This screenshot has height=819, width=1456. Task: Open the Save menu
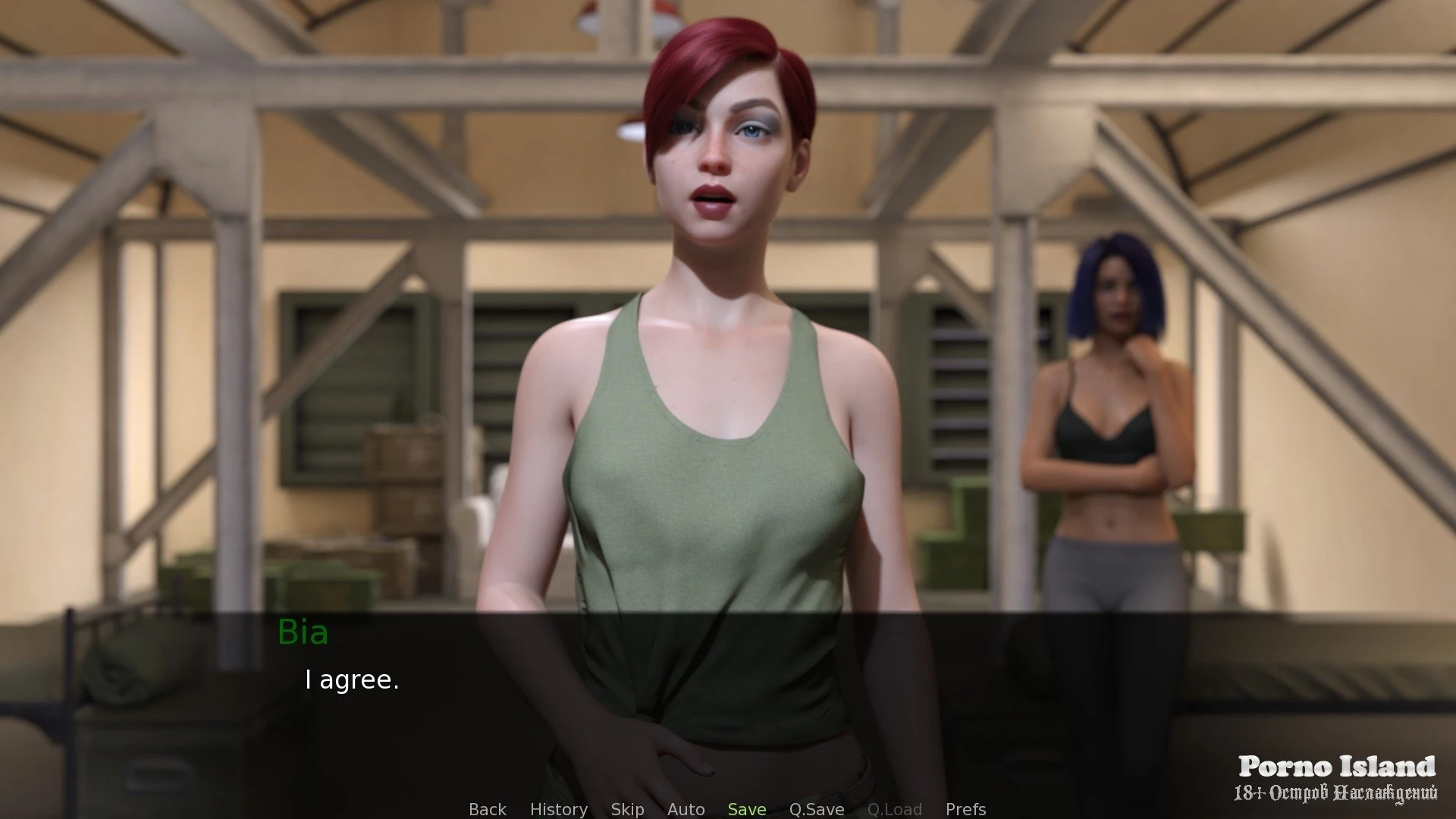point(746,809)
